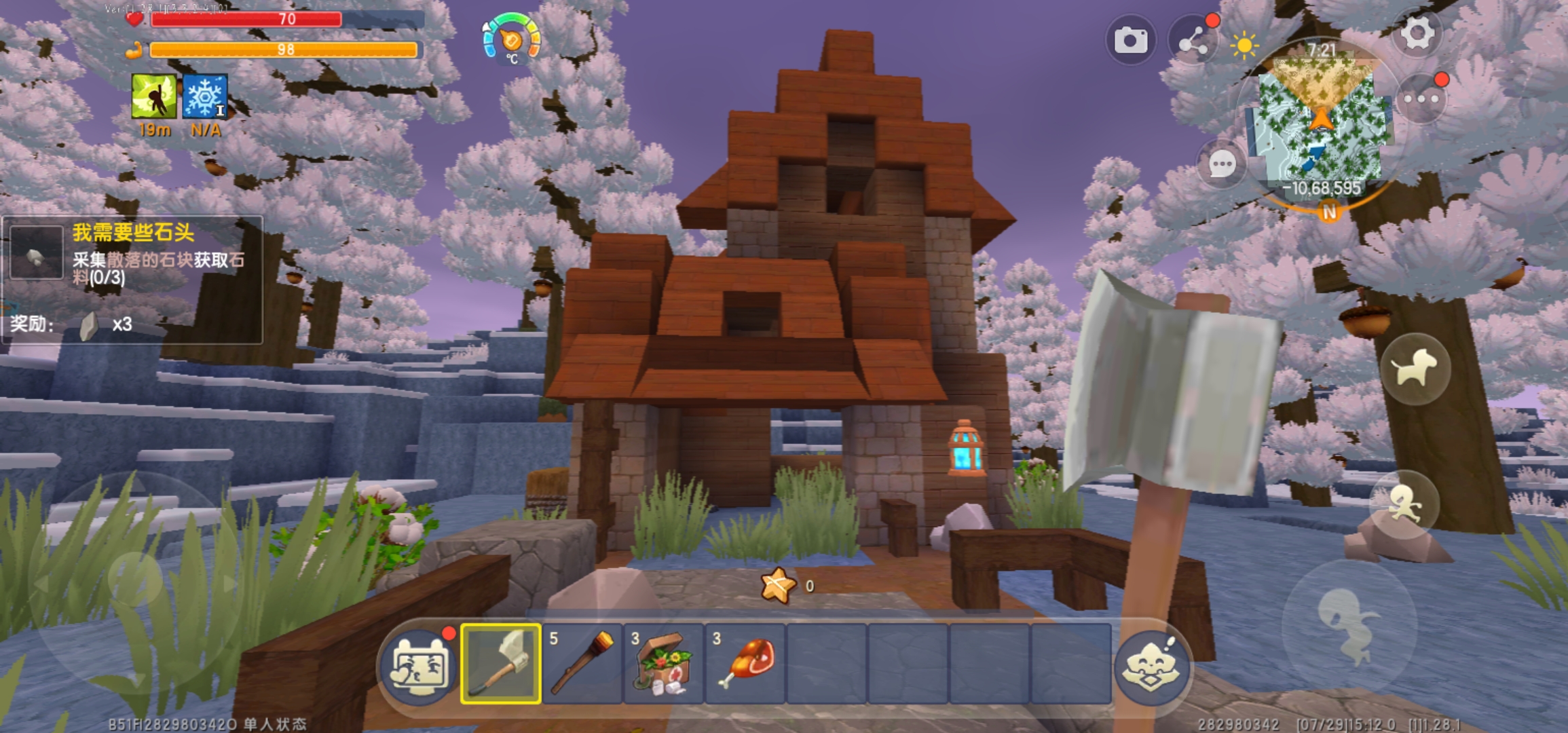Open the chat bubble button
This screenshot has height=733, width=1568.
[1222, 164]
